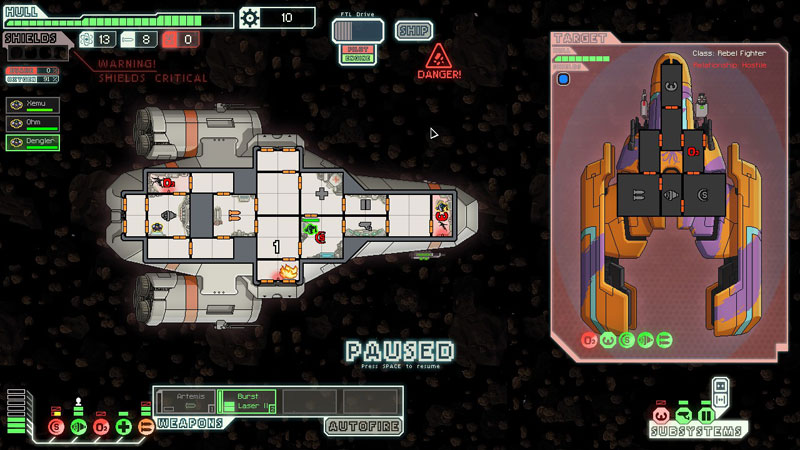Image resolution: width=800 pixels, height=450 pixels.
Task: Select the piloting subsystem icon
Action: pos(660,414)
